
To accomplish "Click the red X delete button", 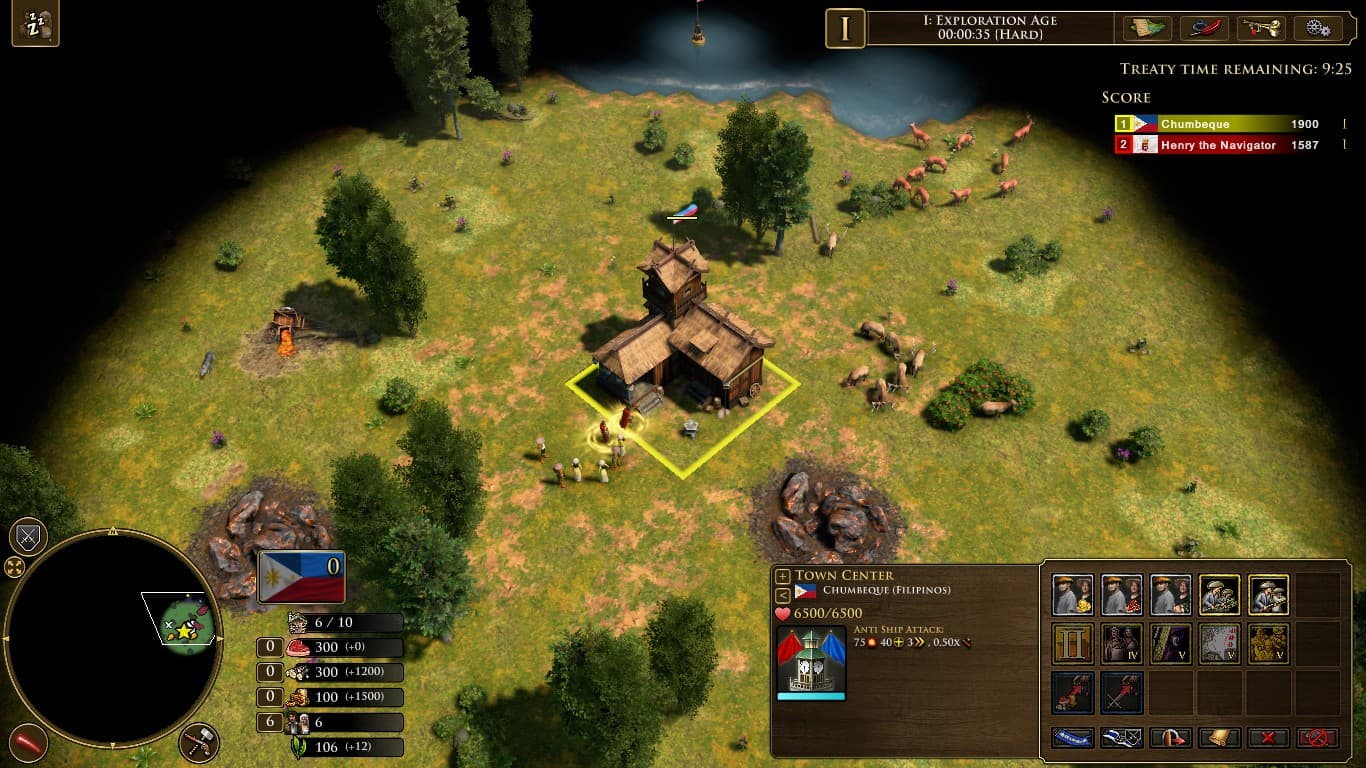I will pyautogui.click(x=1268, y=738).
